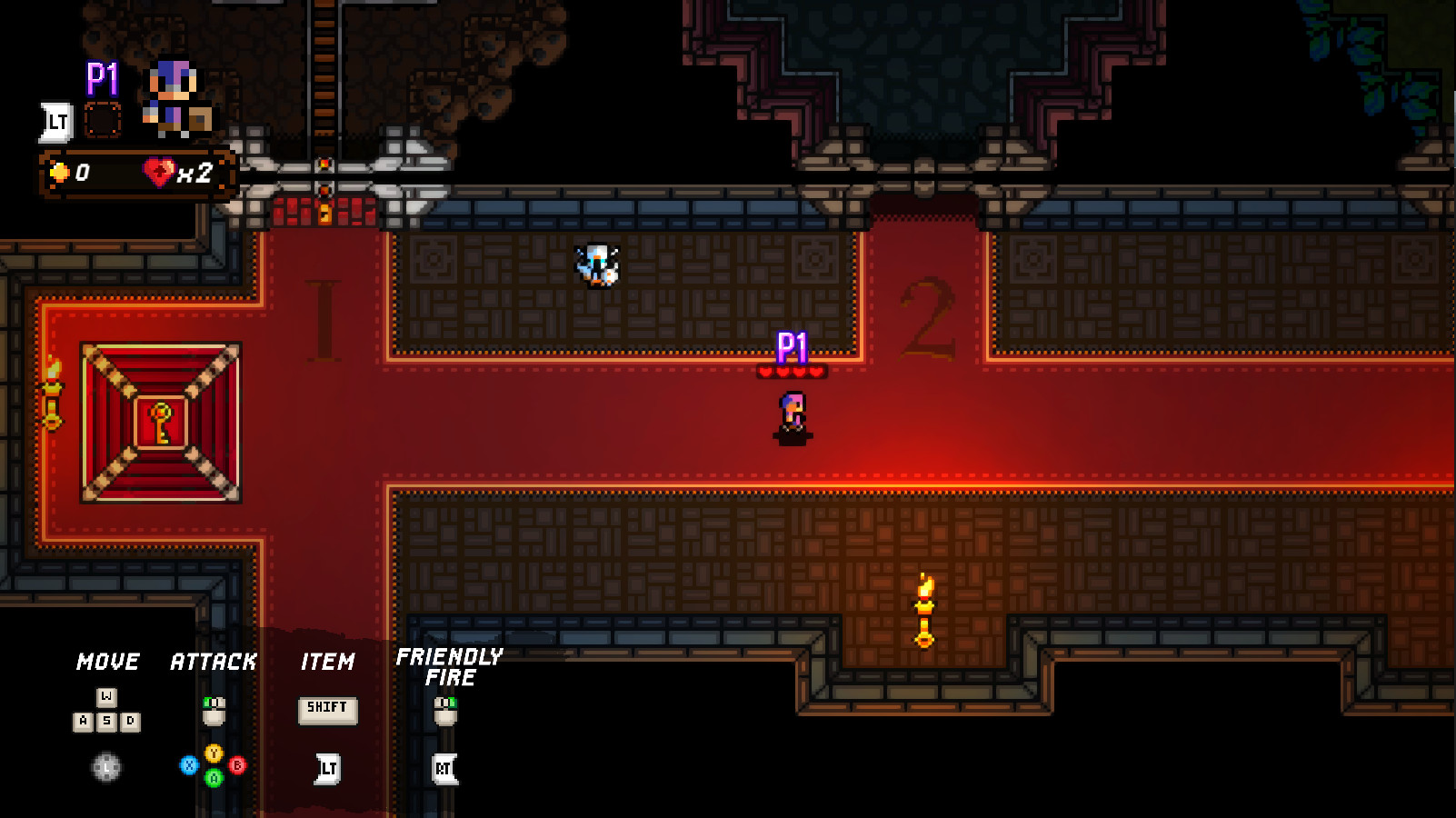Open the LT scroll under ITEM controls
Viewport: 1456px width, 818px height.
[328, 768]
